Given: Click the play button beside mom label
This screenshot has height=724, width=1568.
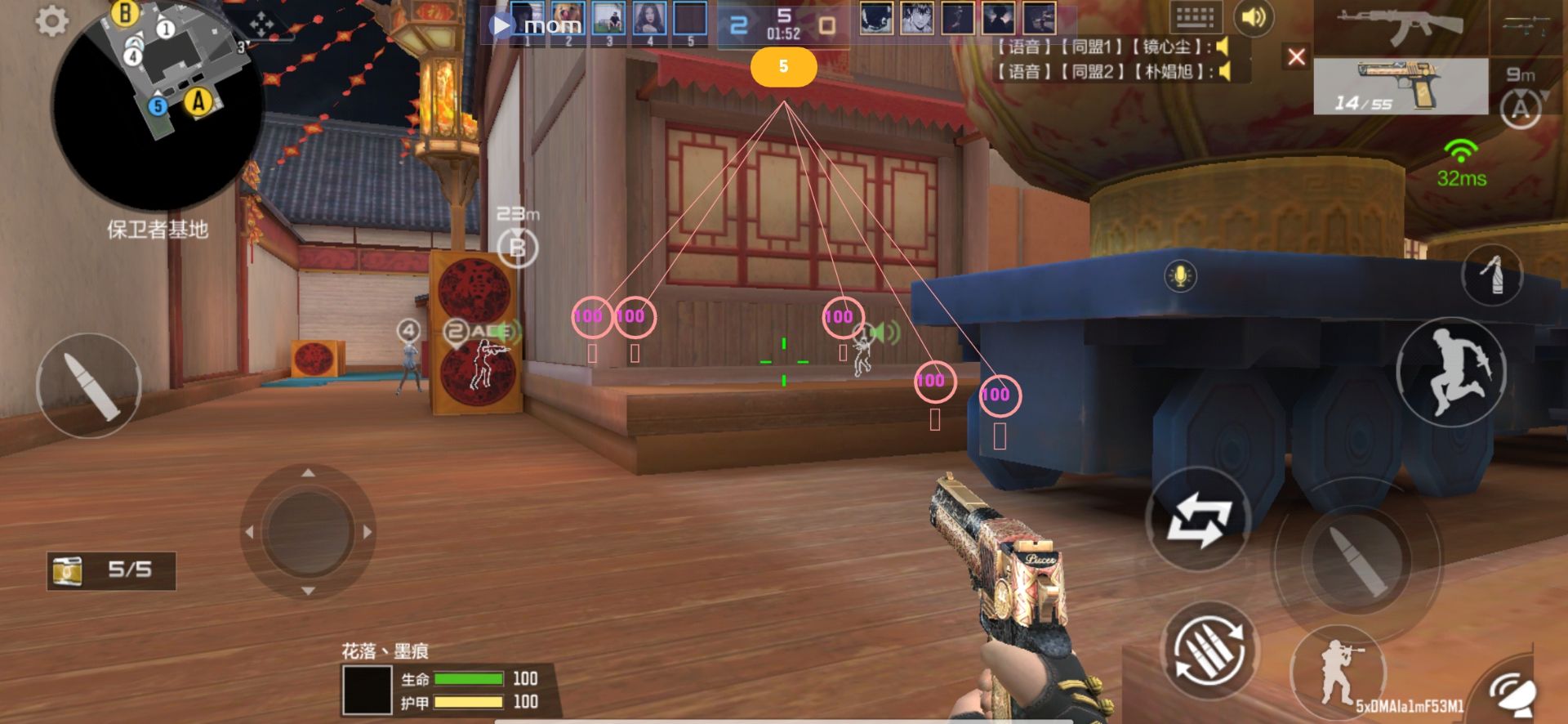Looking at the screenshot, I should (x=500, y=26).
